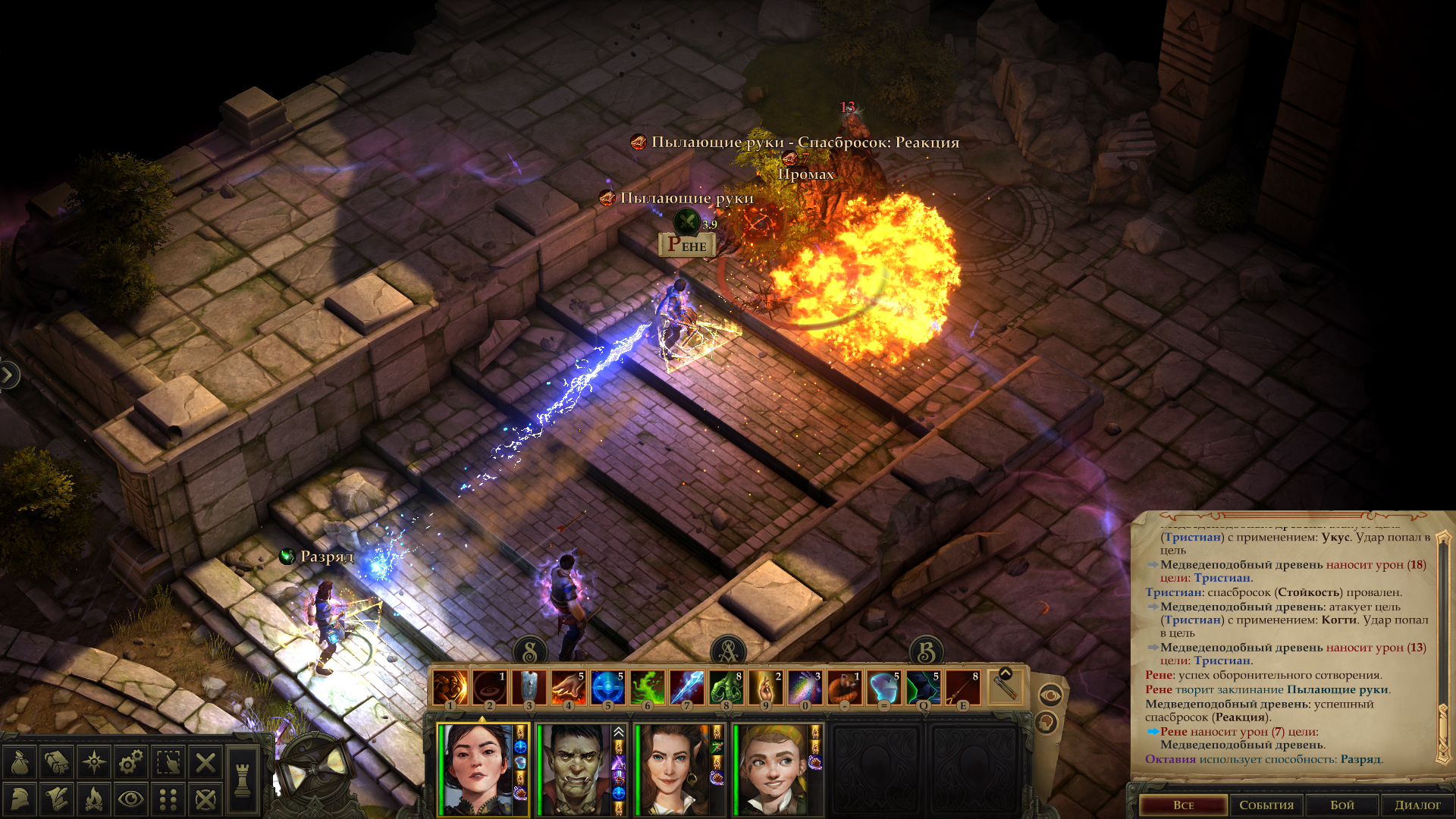Select the blonde halfling companion portrait
This screenshot has height=819, width=1456.
click(771, 769)
